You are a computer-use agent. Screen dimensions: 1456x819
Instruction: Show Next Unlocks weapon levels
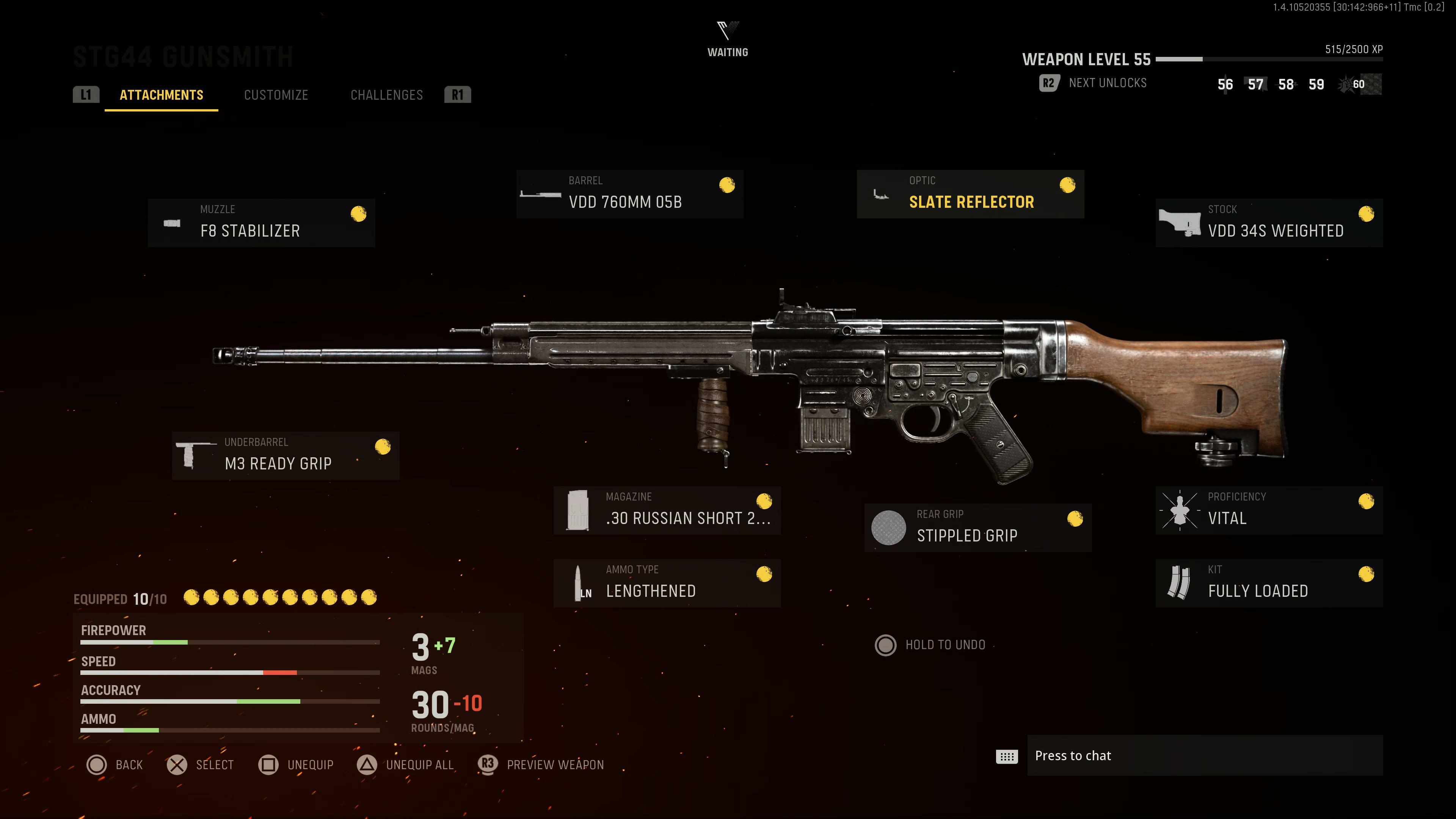[x=1093, y=83]
